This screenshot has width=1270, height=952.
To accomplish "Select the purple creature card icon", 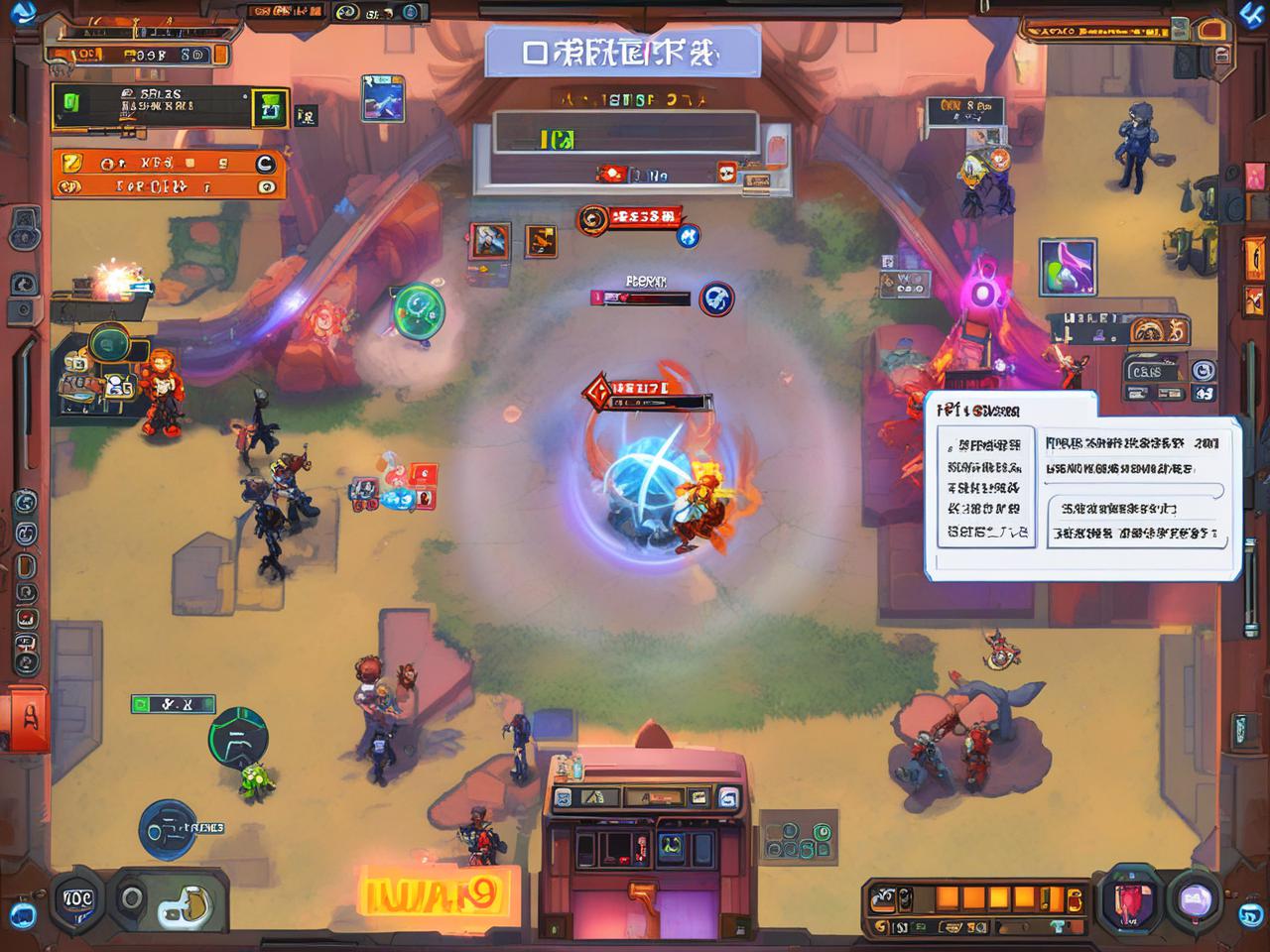I will pos(1068,268).
